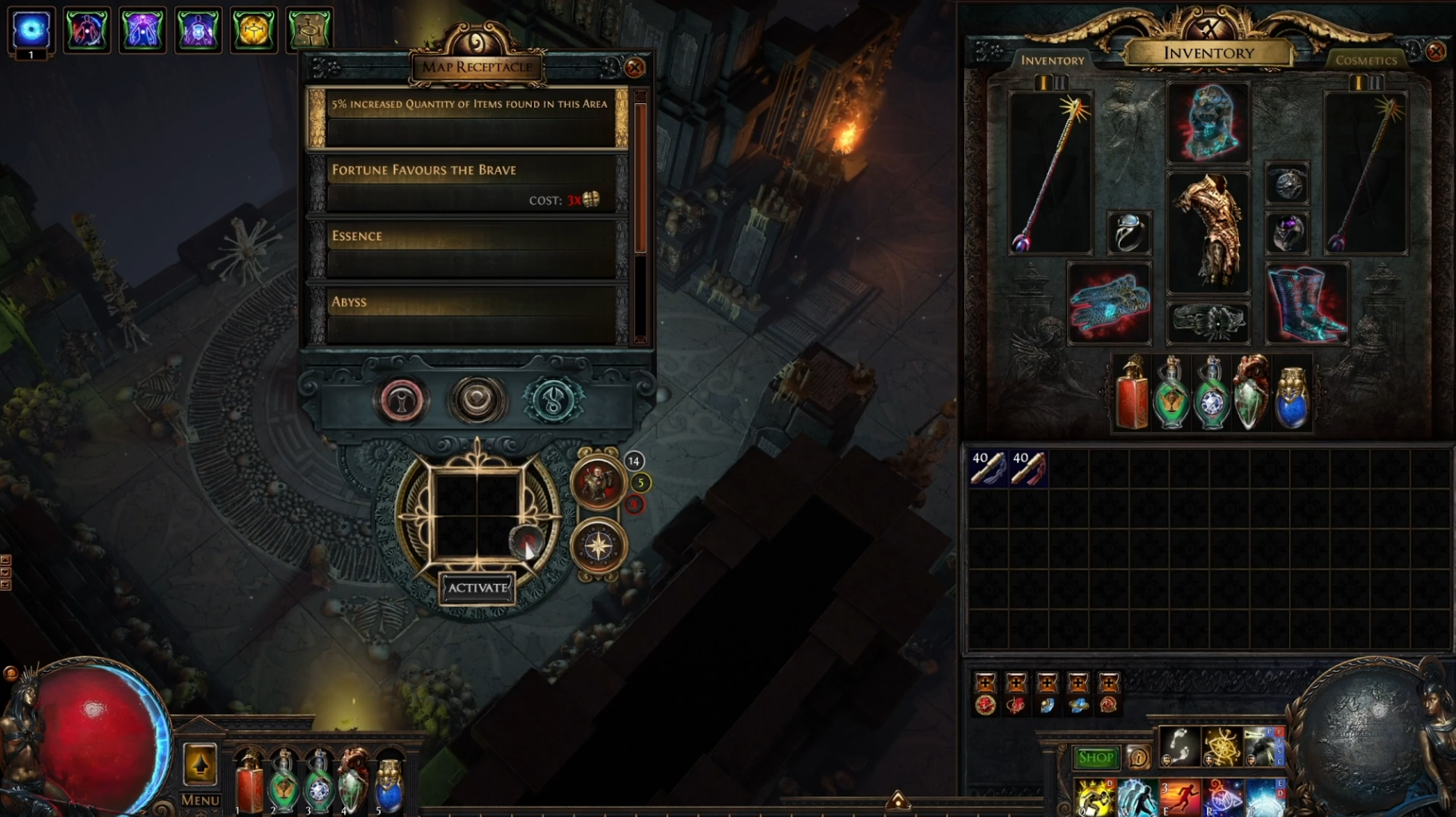Select the Fortune Favours the Brave option
The height and width of the screenshot is (817, 1456).
coord(468,184)
